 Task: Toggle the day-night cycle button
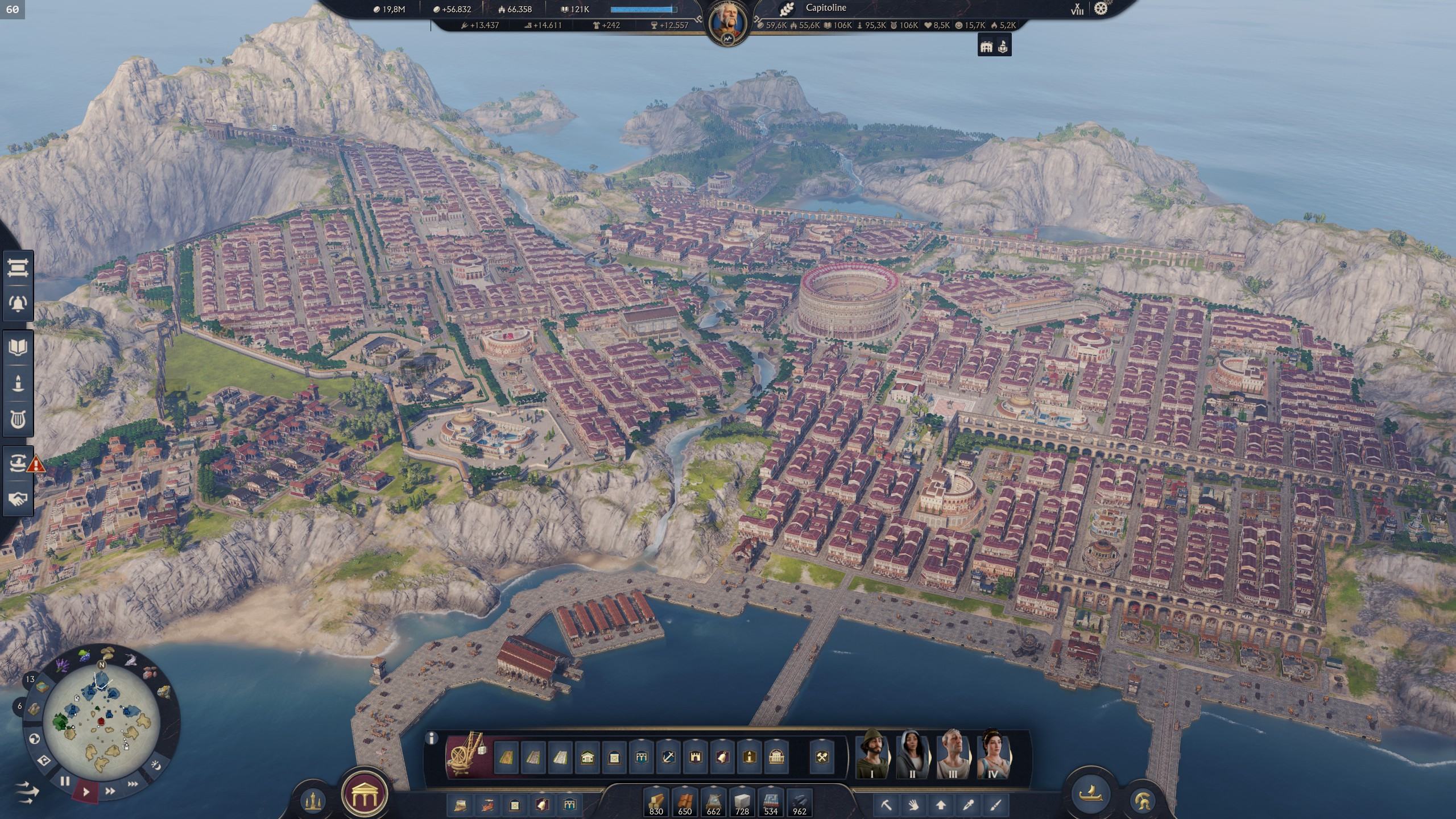pos(156,766)
